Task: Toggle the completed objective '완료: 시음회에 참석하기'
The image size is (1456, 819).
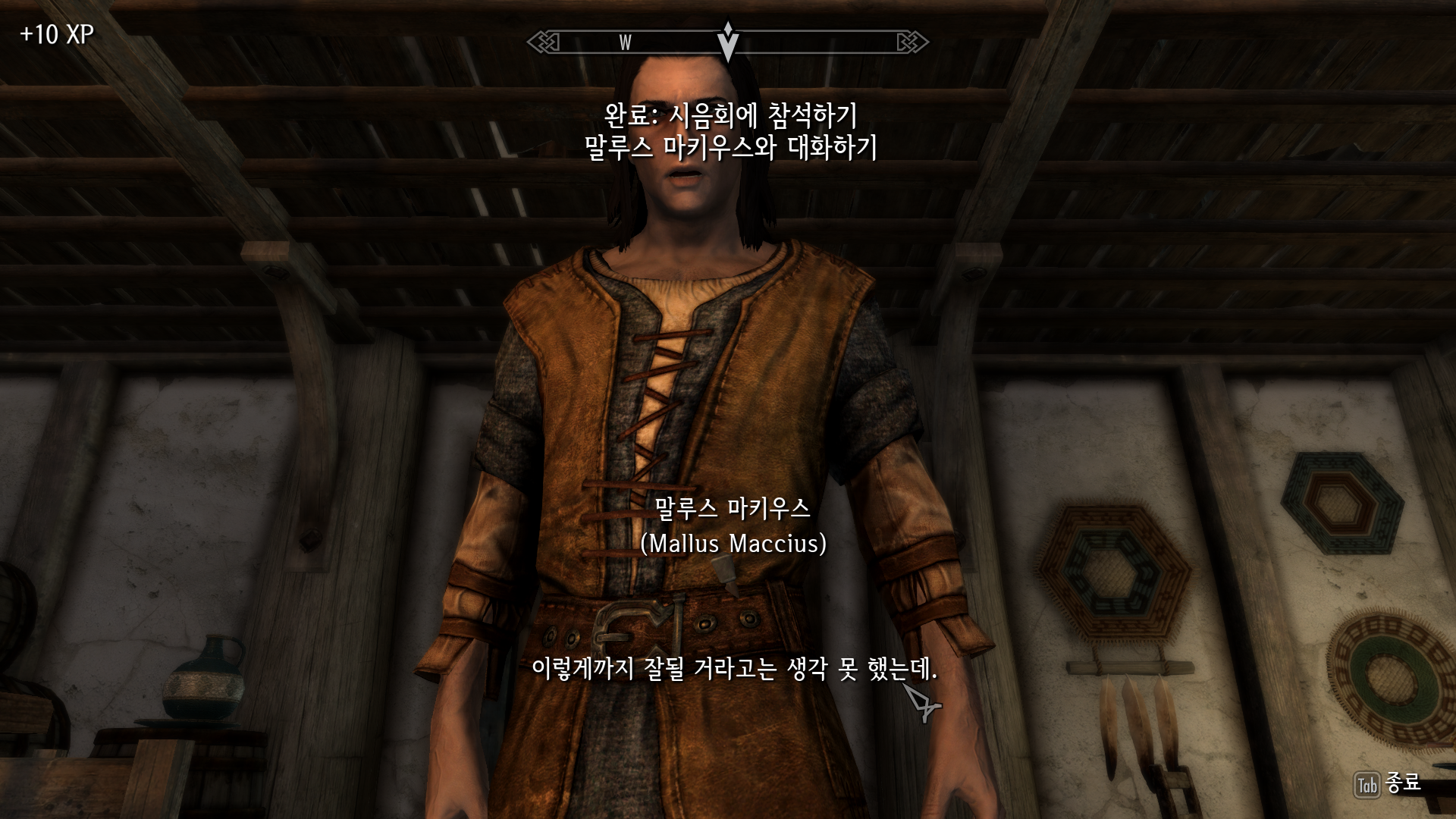Action: (731, 116)
